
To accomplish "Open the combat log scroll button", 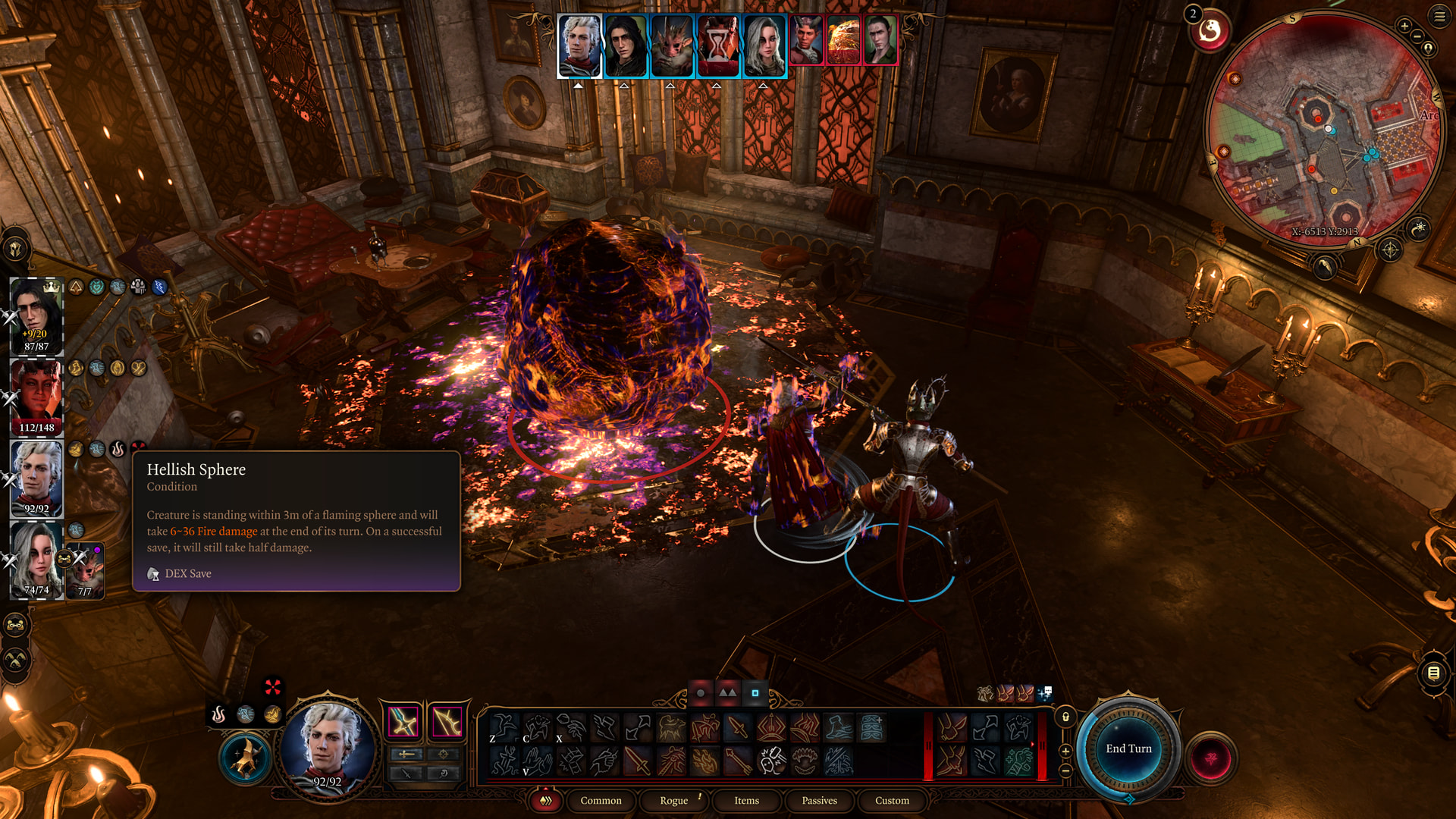I will [1433, 673].
